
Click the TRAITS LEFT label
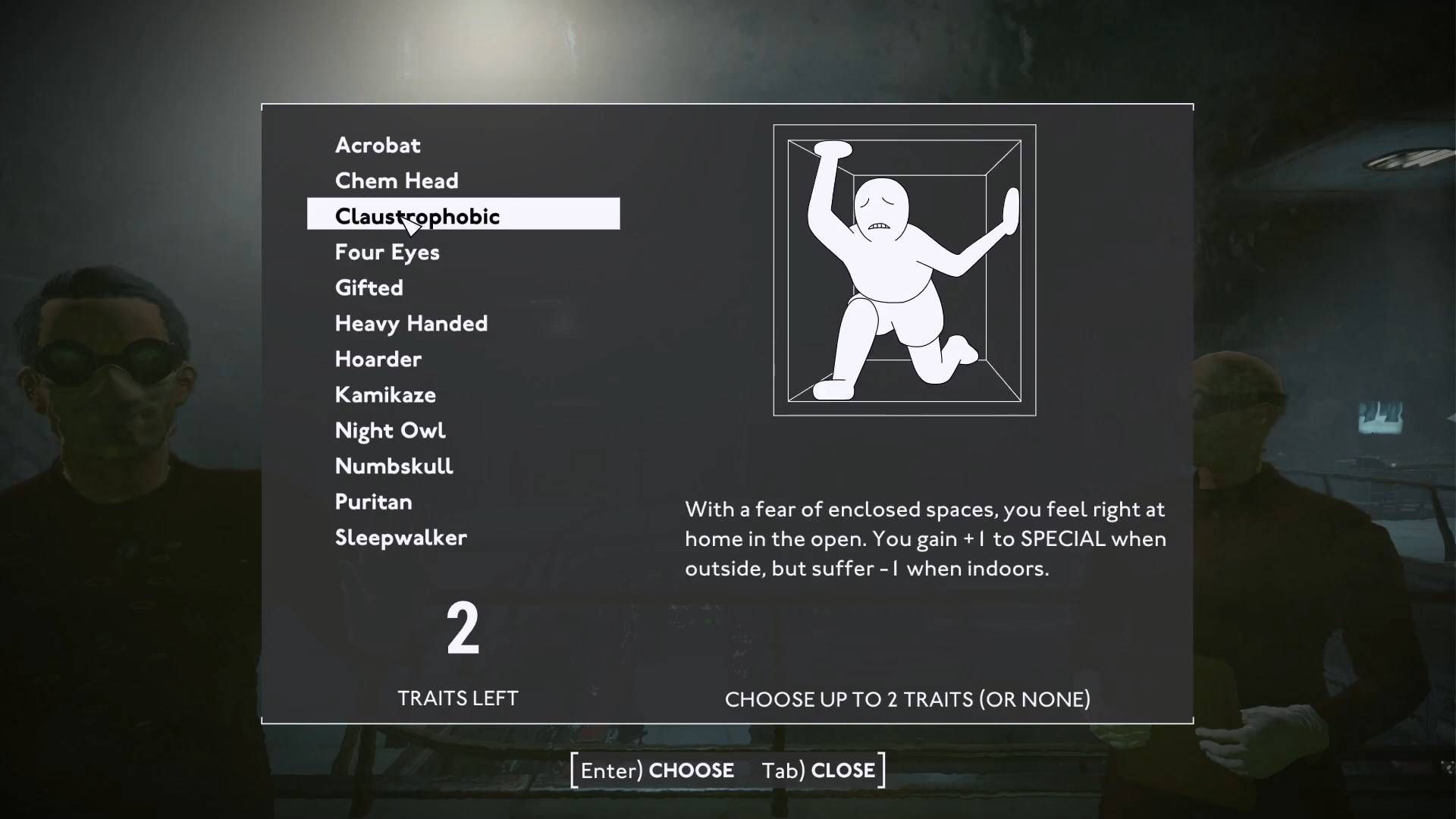tap(457, 698)
